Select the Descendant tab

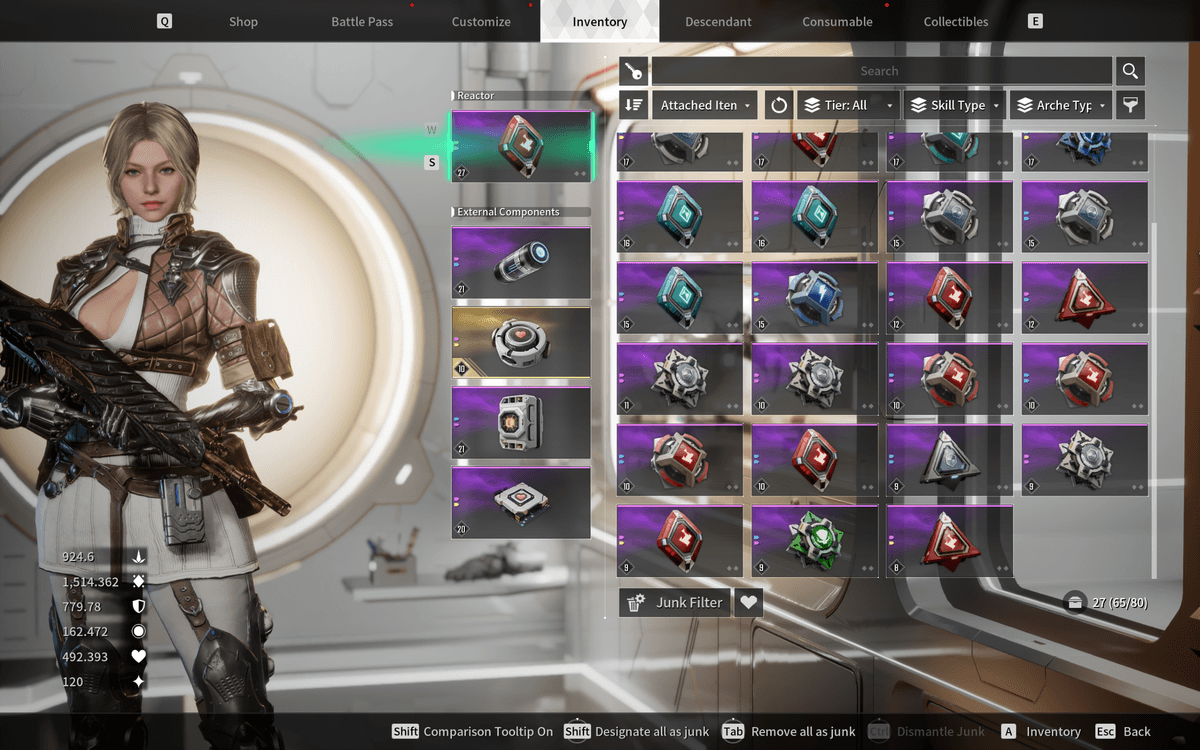coord(719,21)
